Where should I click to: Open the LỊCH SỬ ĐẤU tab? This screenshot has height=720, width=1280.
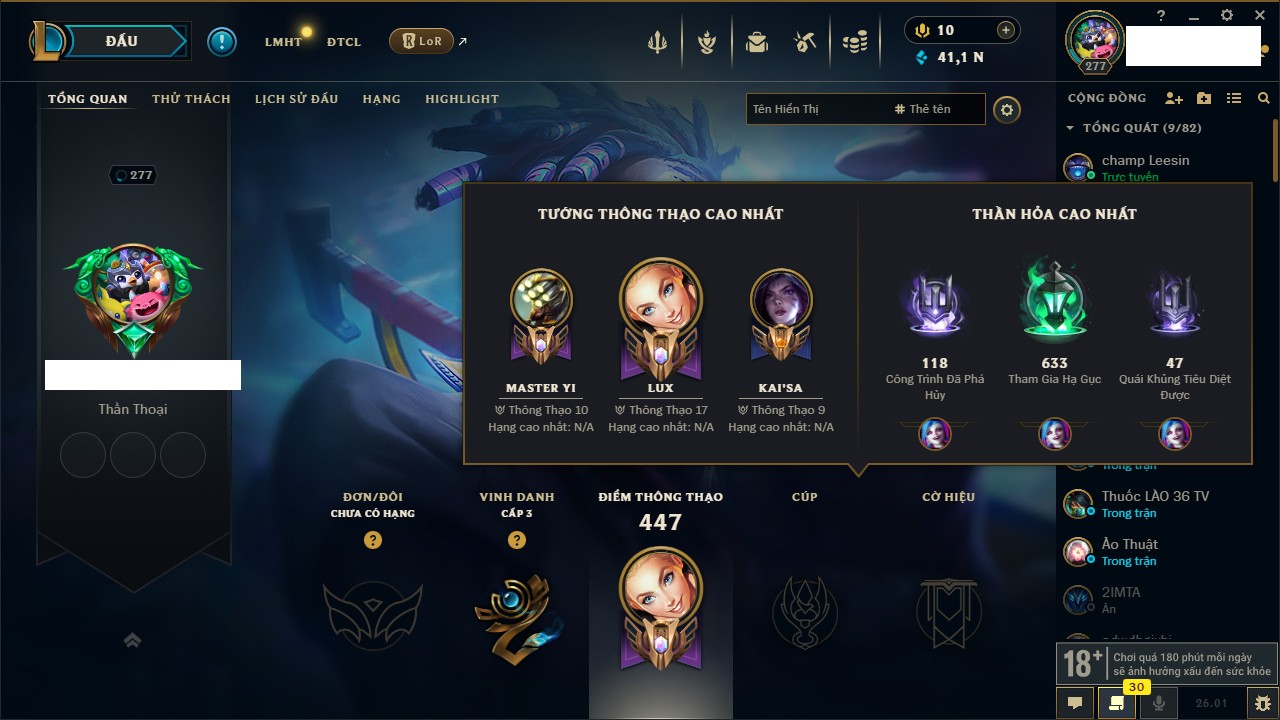(296, 99)
